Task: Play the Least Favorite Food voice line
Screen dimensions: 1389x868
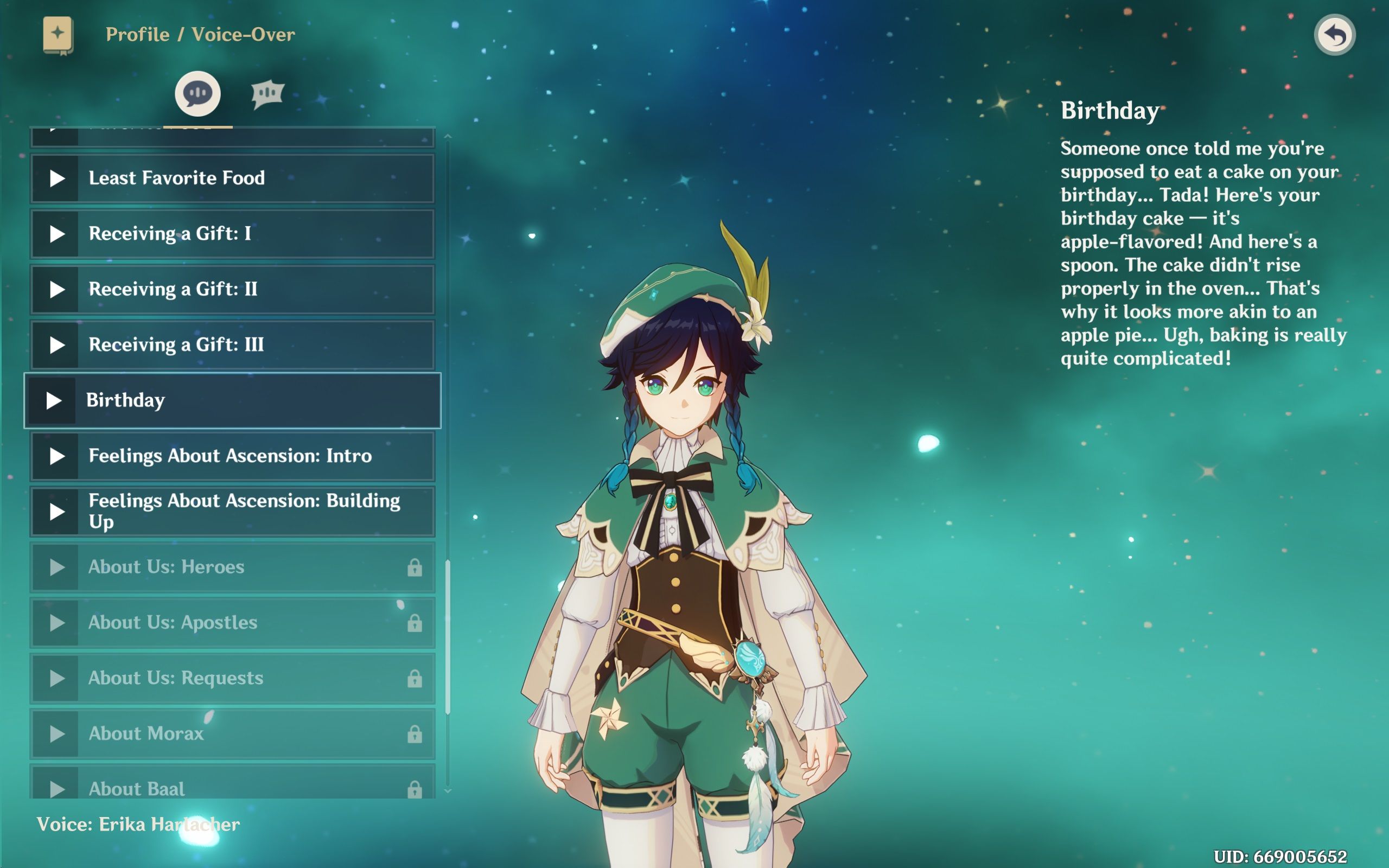Action: [56, 178]
